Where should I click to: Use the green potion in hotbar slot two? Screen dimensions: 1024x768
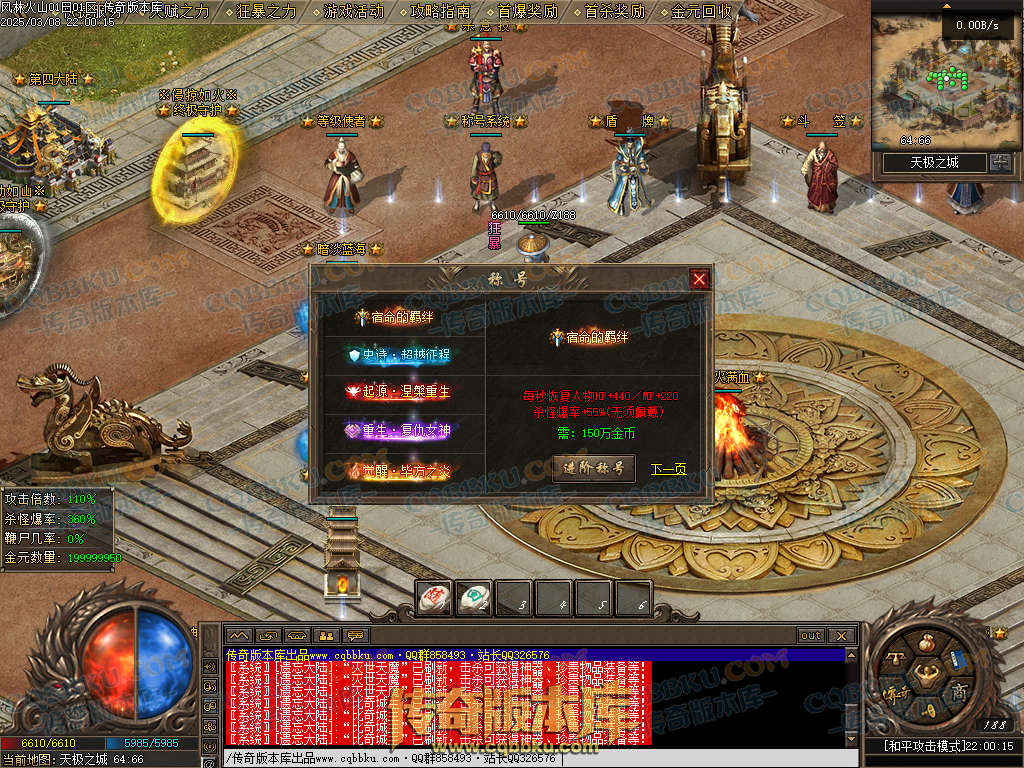(474, 598)
